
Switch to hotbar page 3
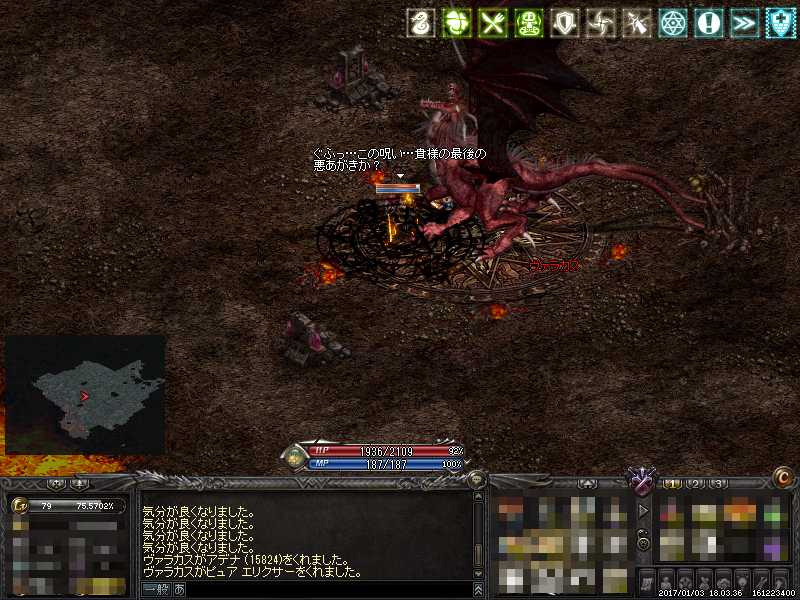tap(718, 484)
